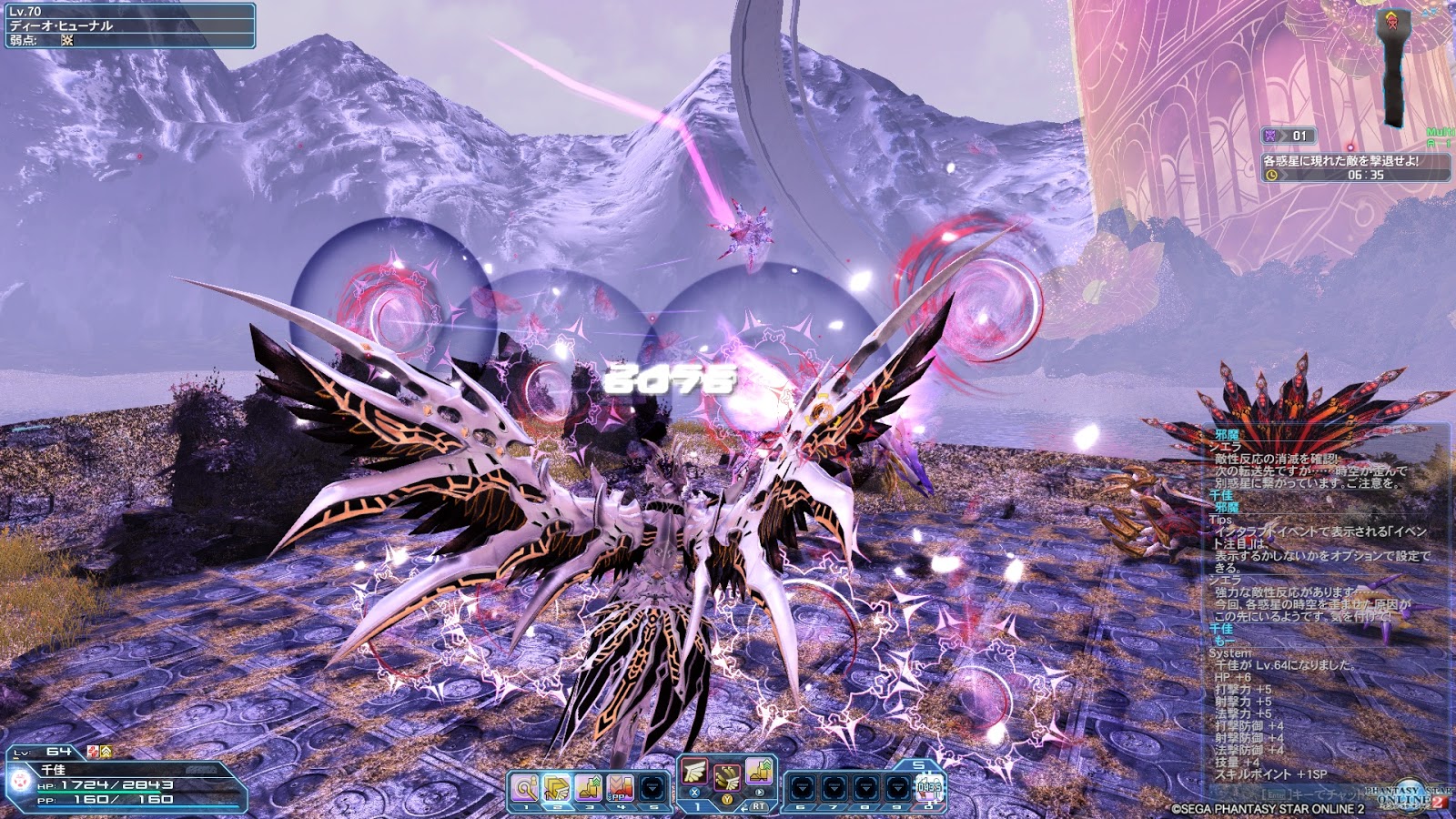Select the staff-and-figure skill in subpalette slot 1
The height and width of the screenshot is (819, 1456).
pos(525,787)
